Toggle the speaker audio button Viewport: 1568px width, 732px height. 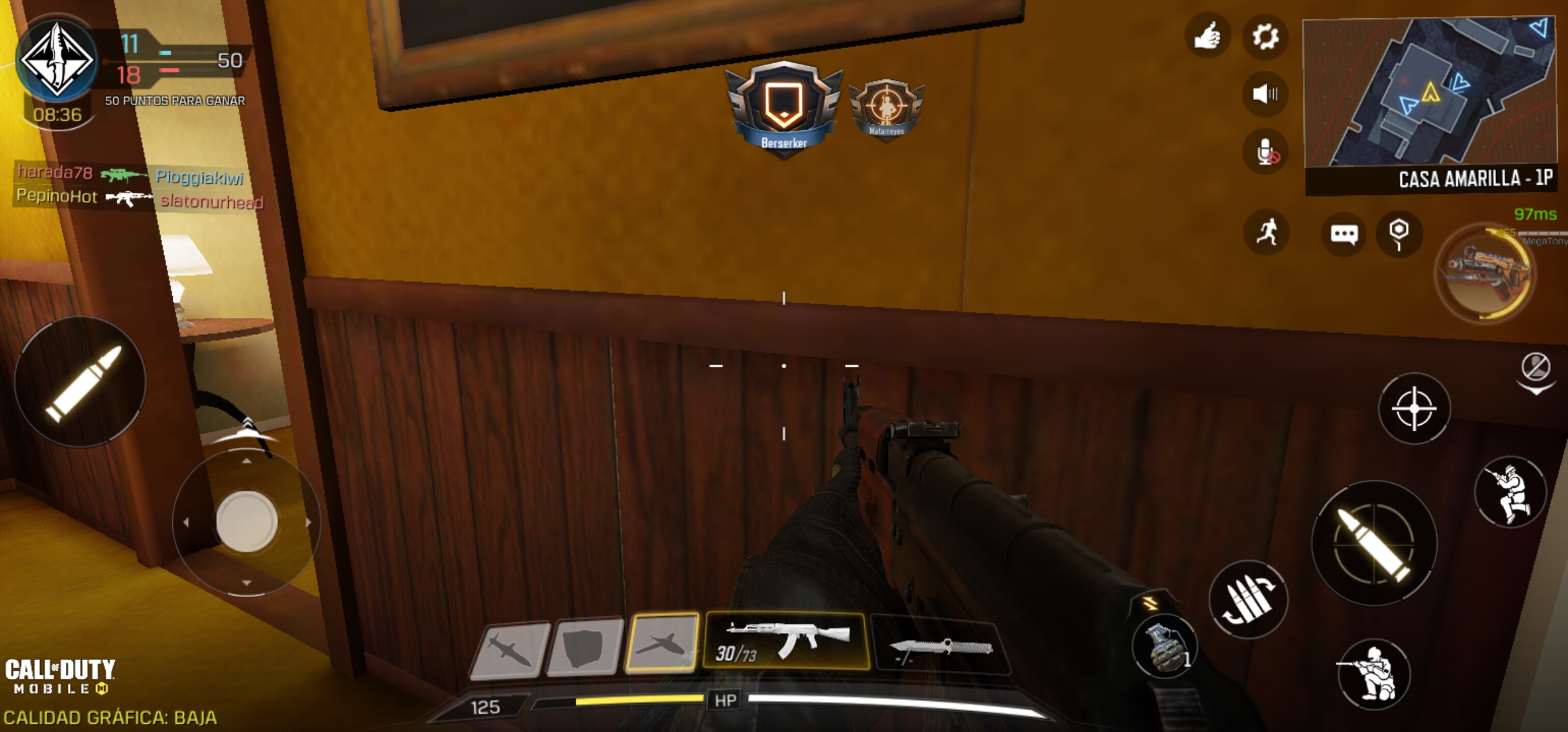coord(1265,94)
